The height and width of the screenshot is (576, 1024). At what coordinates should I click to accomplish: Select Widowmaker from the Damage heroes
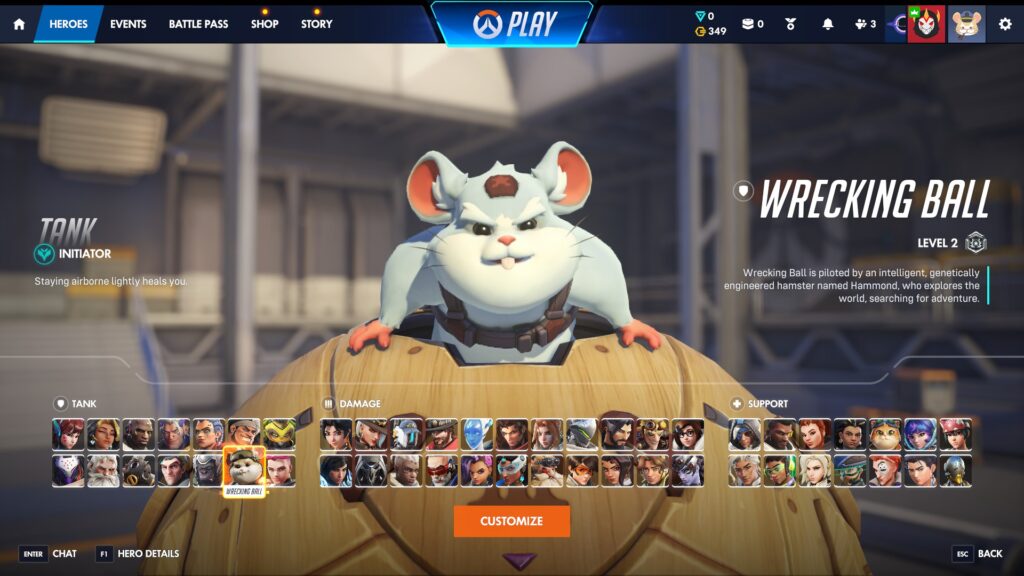click(x=687, y=471)
